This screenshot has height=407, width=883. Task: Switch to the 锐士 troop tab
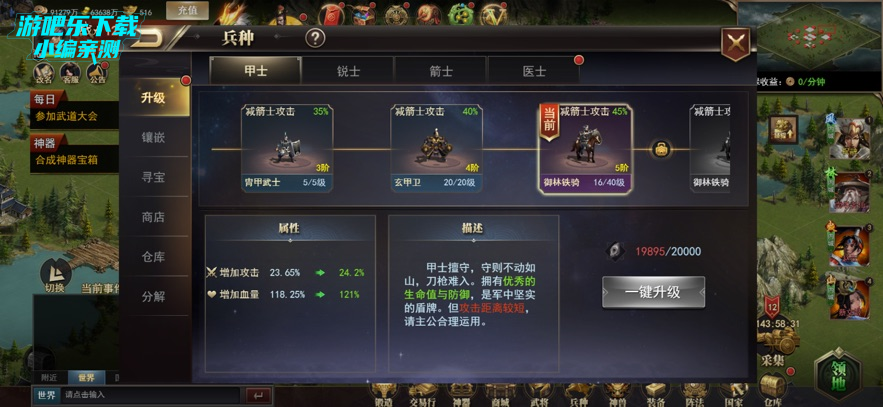pos(348,71)
